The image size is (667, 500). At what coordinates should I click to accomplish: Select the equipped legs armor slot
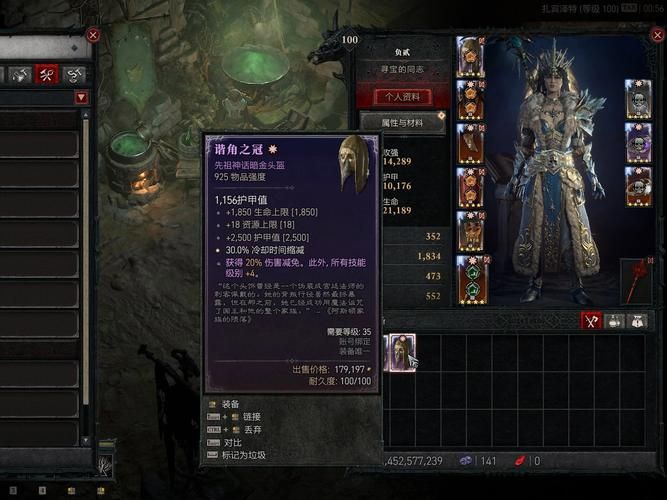[x=470, y=187]
